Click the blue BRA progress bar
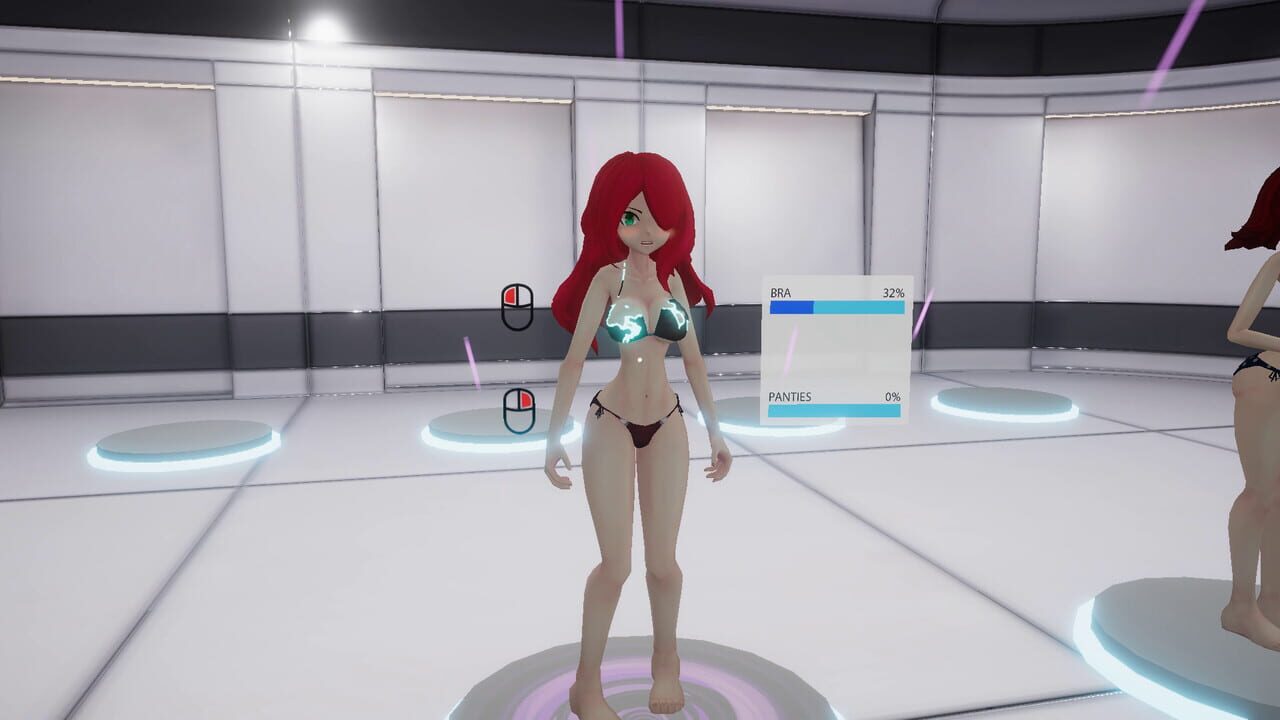The image size is (1280, 720). pos(790,307)
